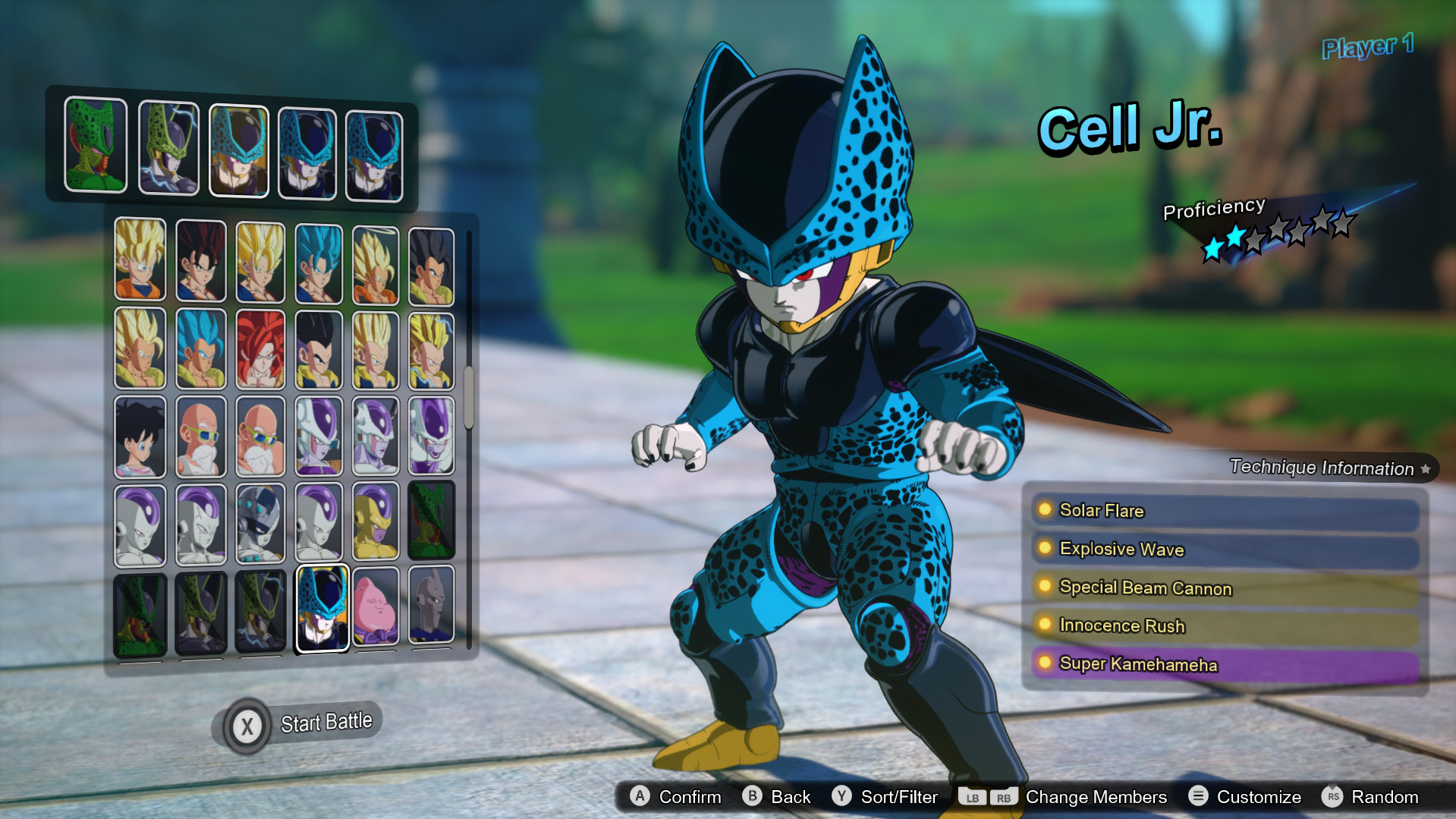1456x819 pixels.
Task: Select the Solar Flare technique row
Action: pyautogui.click(x=1225, y=512)
